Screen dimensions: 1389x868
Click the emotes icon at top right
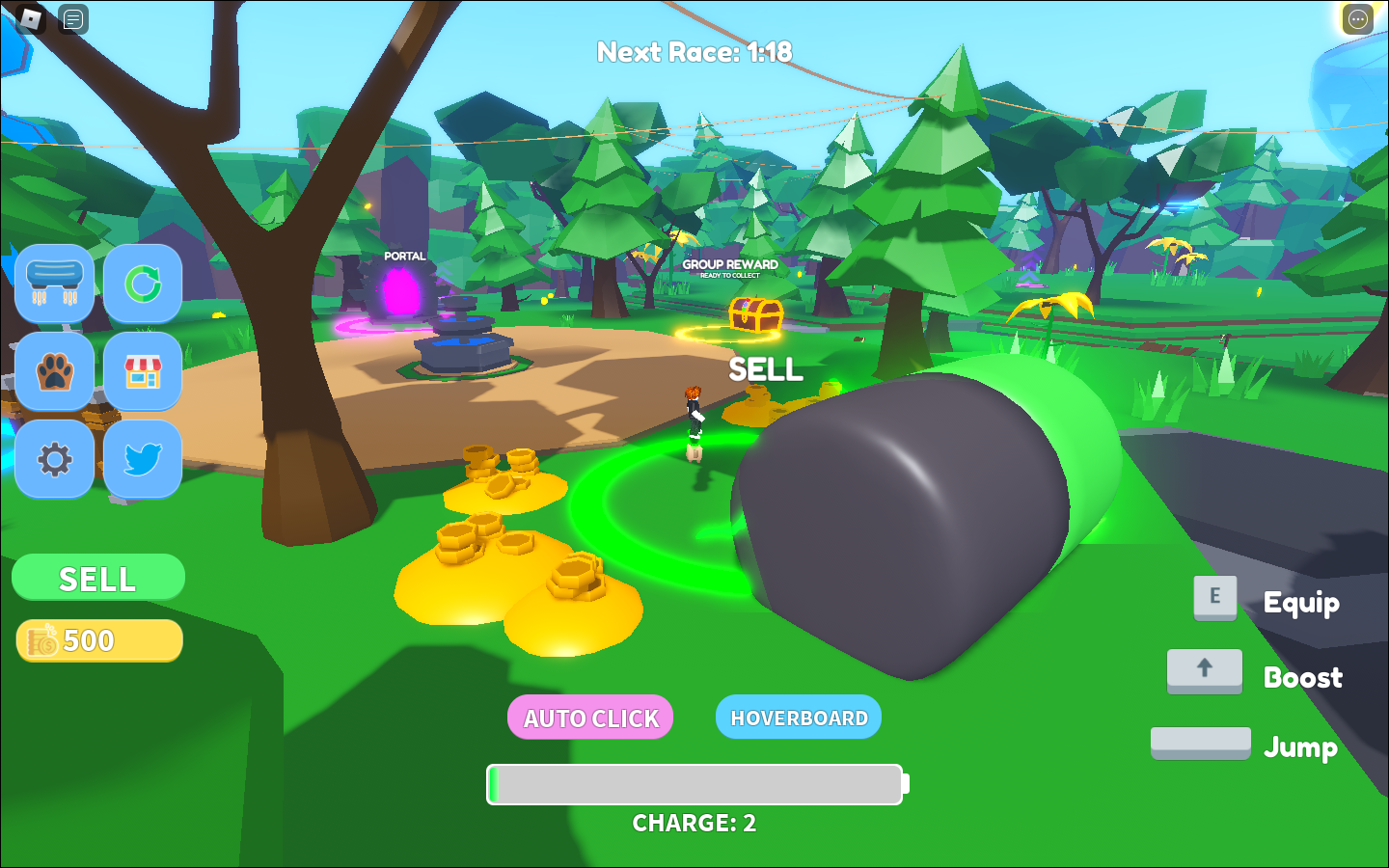(1358, 20)
